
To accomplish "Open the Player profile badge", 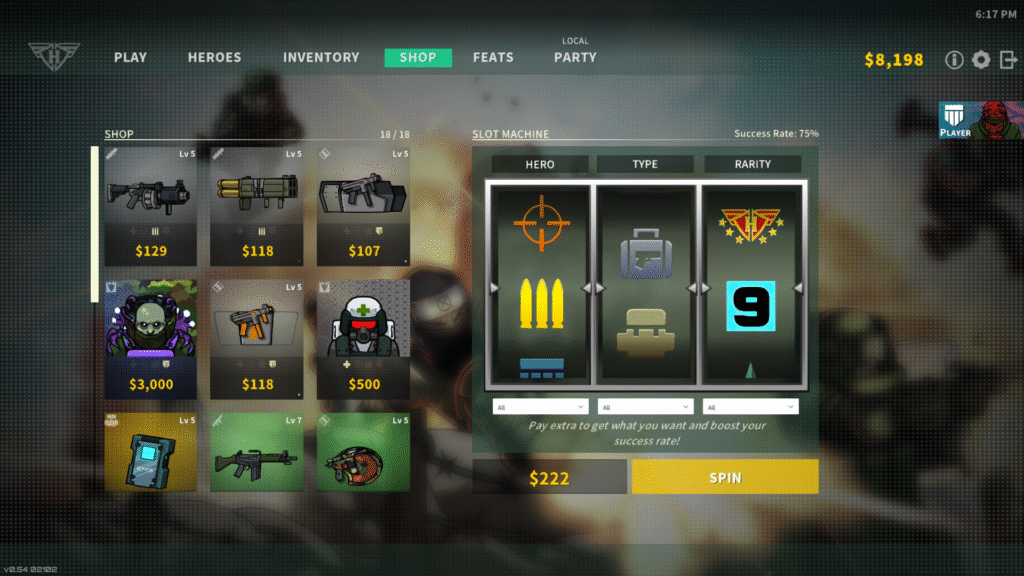I will point(980,120).
